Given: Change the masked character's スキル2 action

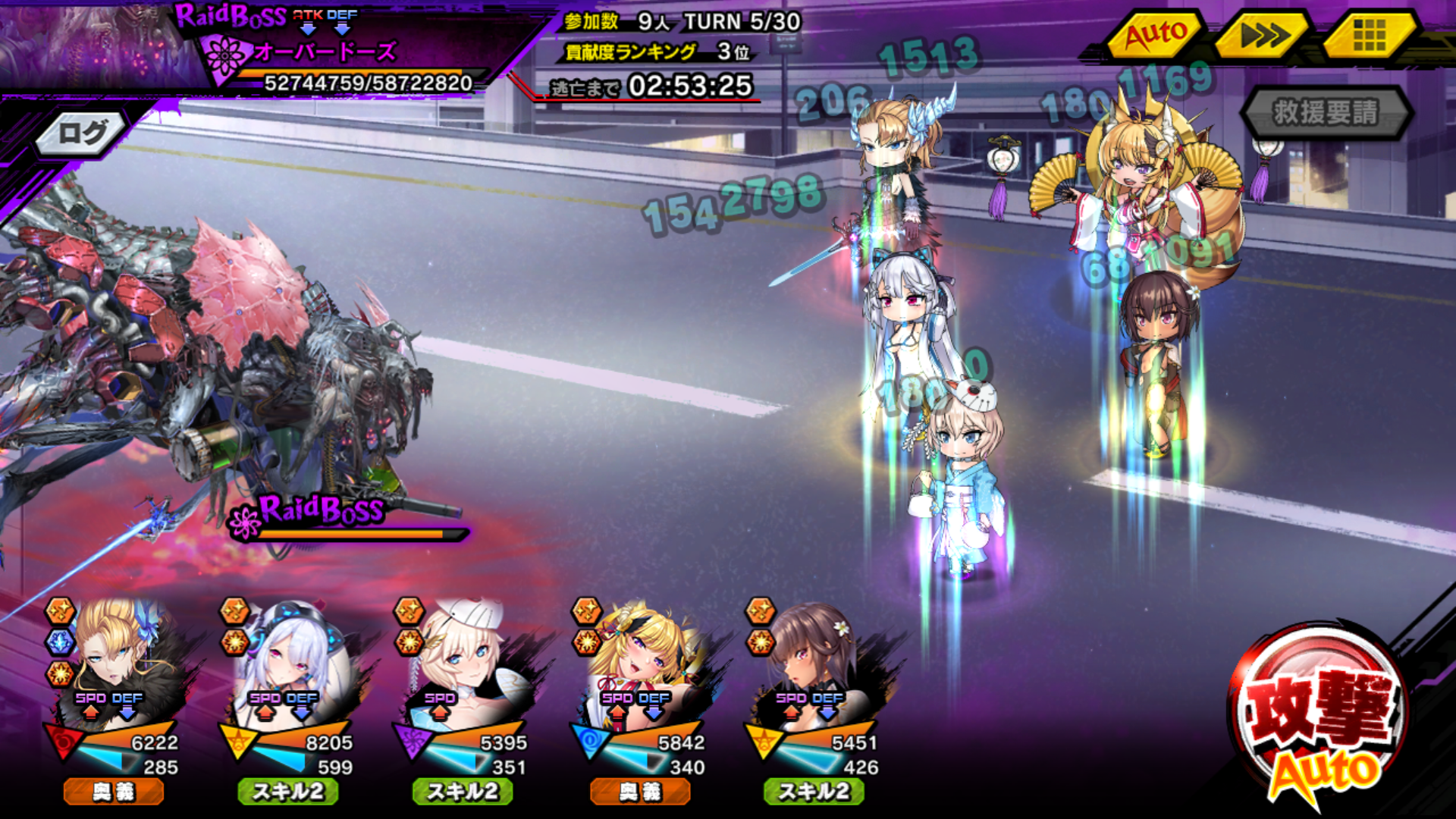Looking at the screenshot, I should tap(463, 792).
